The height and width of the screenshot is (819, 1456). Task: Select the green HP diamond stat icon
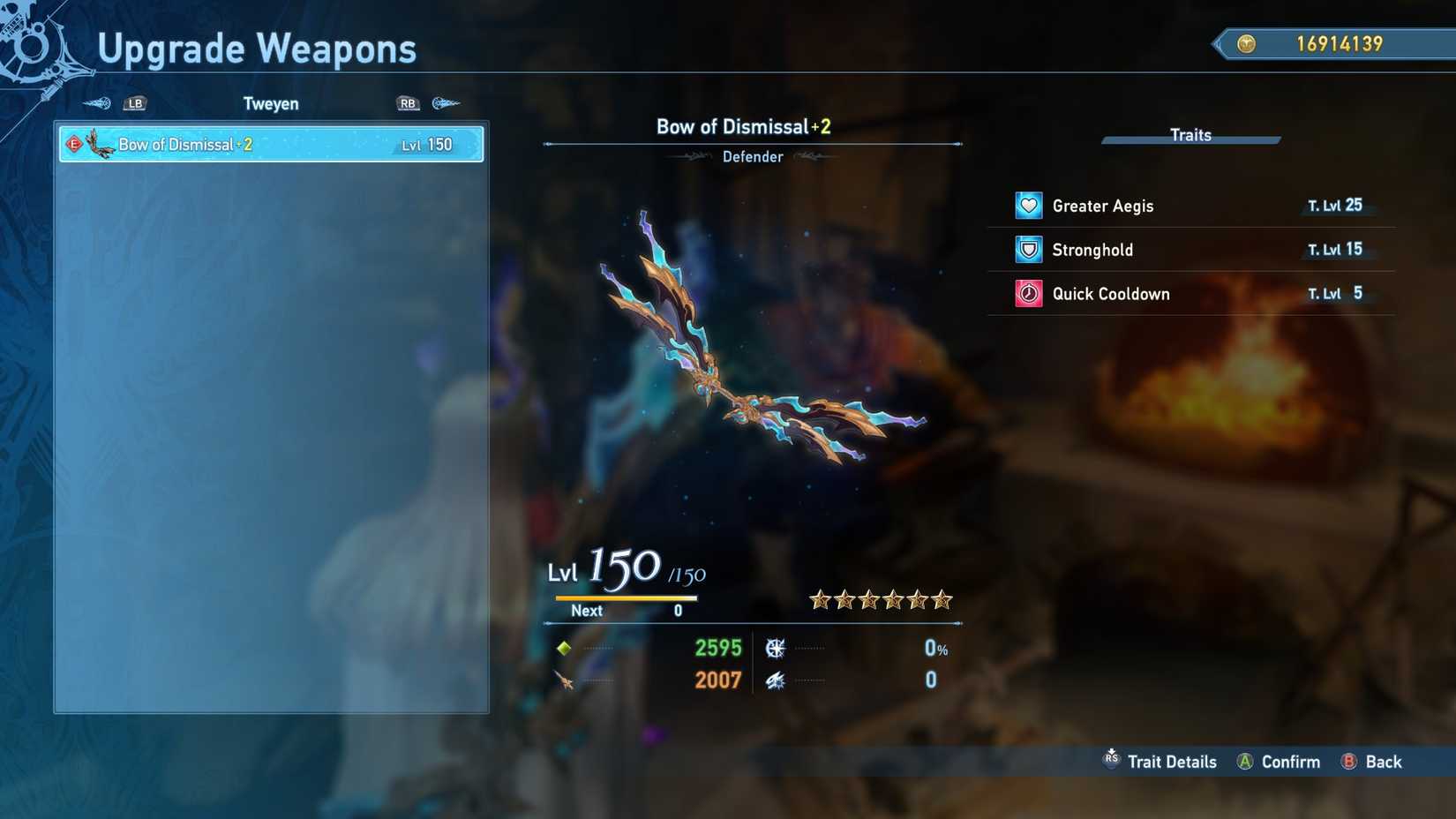tap(565, 648)
